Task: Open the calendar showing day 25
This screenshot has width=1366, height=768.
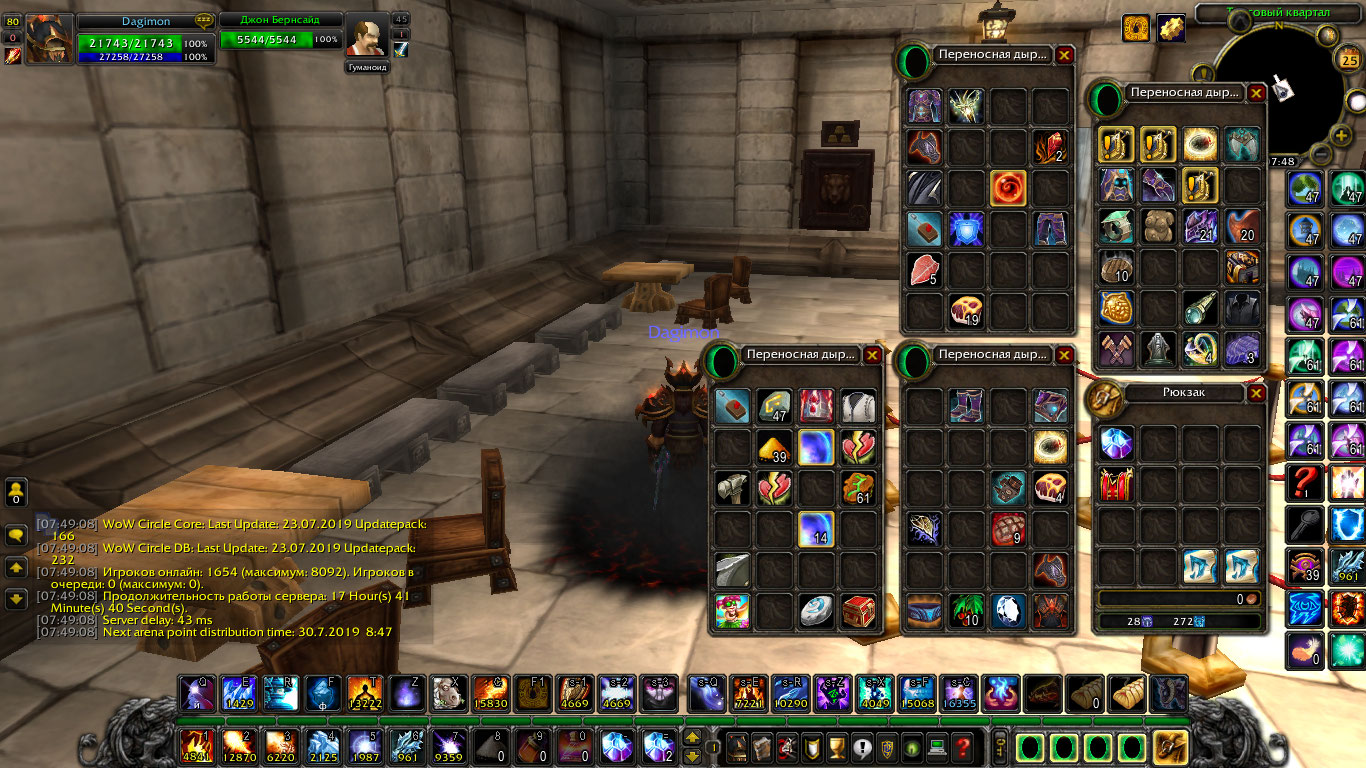Action: [x=1348, y=61]
